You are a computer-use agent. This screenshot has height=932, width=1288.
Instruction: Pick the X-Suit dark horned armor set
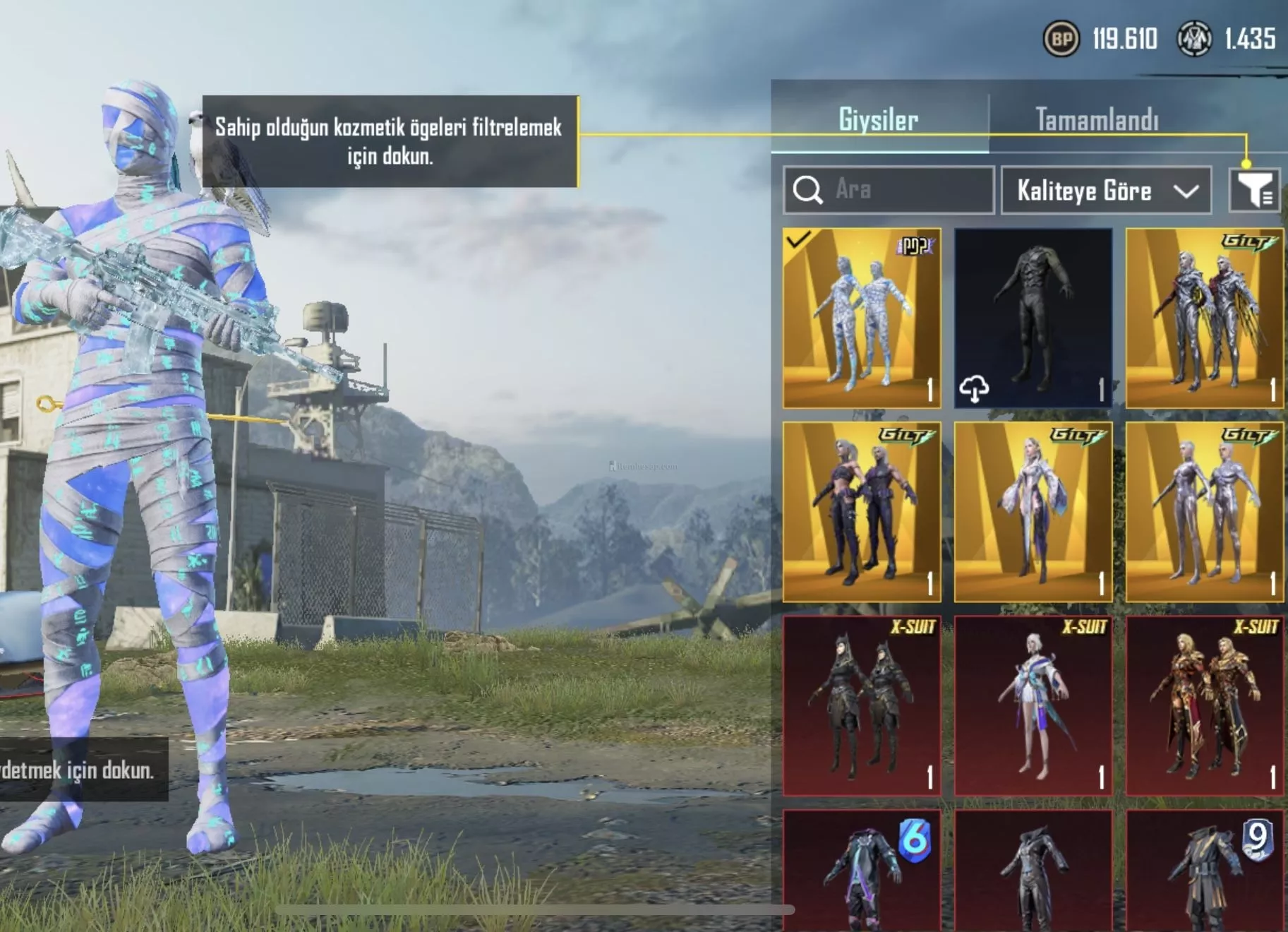click(862, 705)
